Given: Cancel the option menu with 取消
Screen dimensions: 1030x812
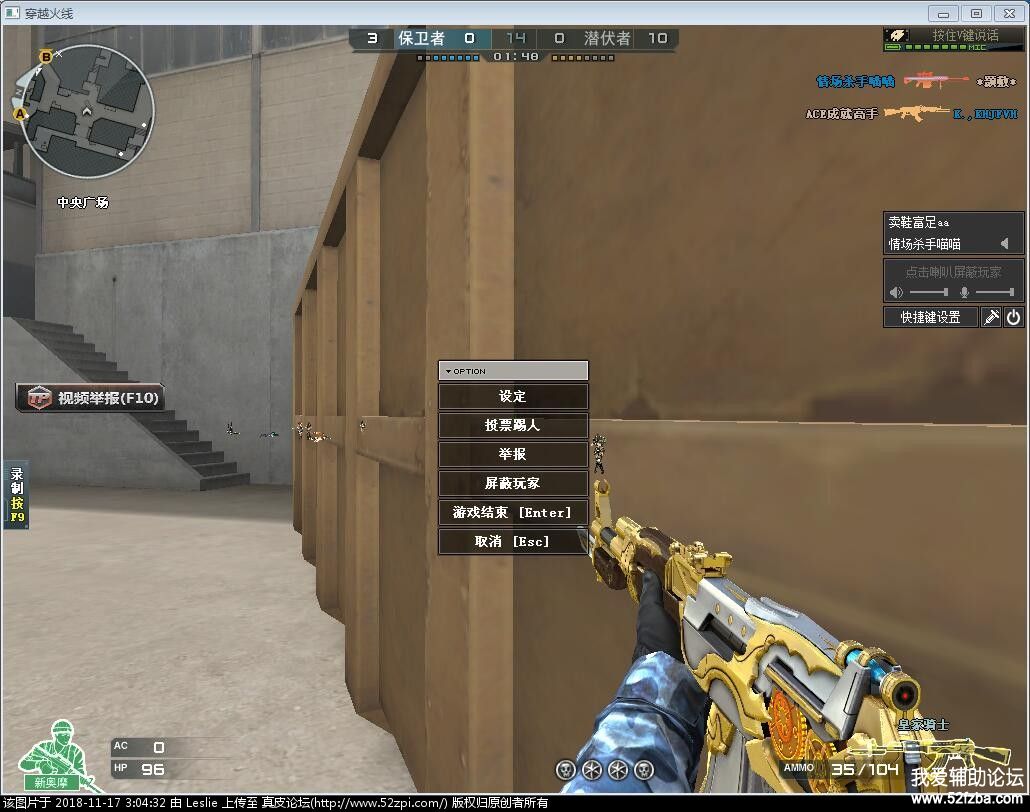Looking at the screenshot, I should (512, 542).
